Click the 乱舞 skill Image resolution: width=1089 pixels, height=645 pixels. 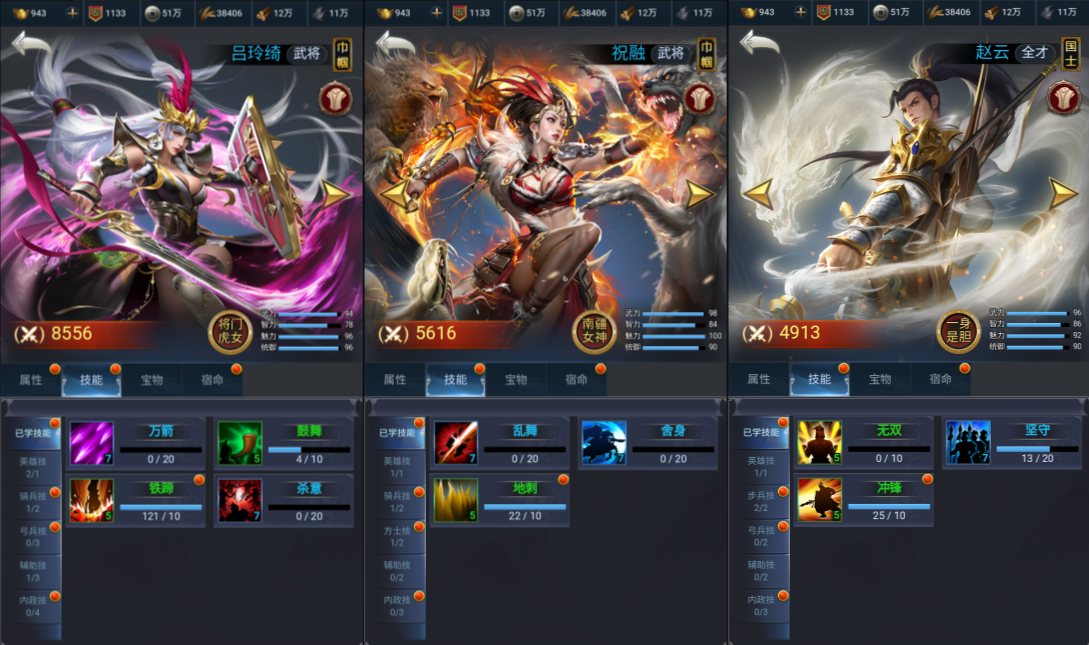click(x=456, y=443)
